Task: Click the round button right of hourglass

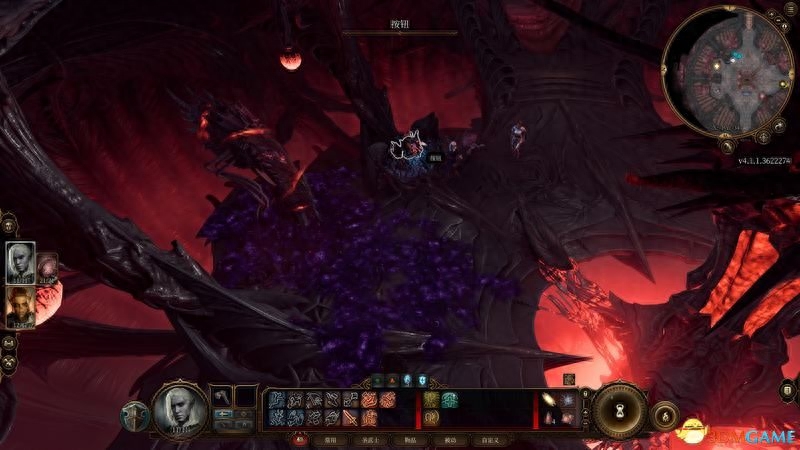Action: coord(665,414)
